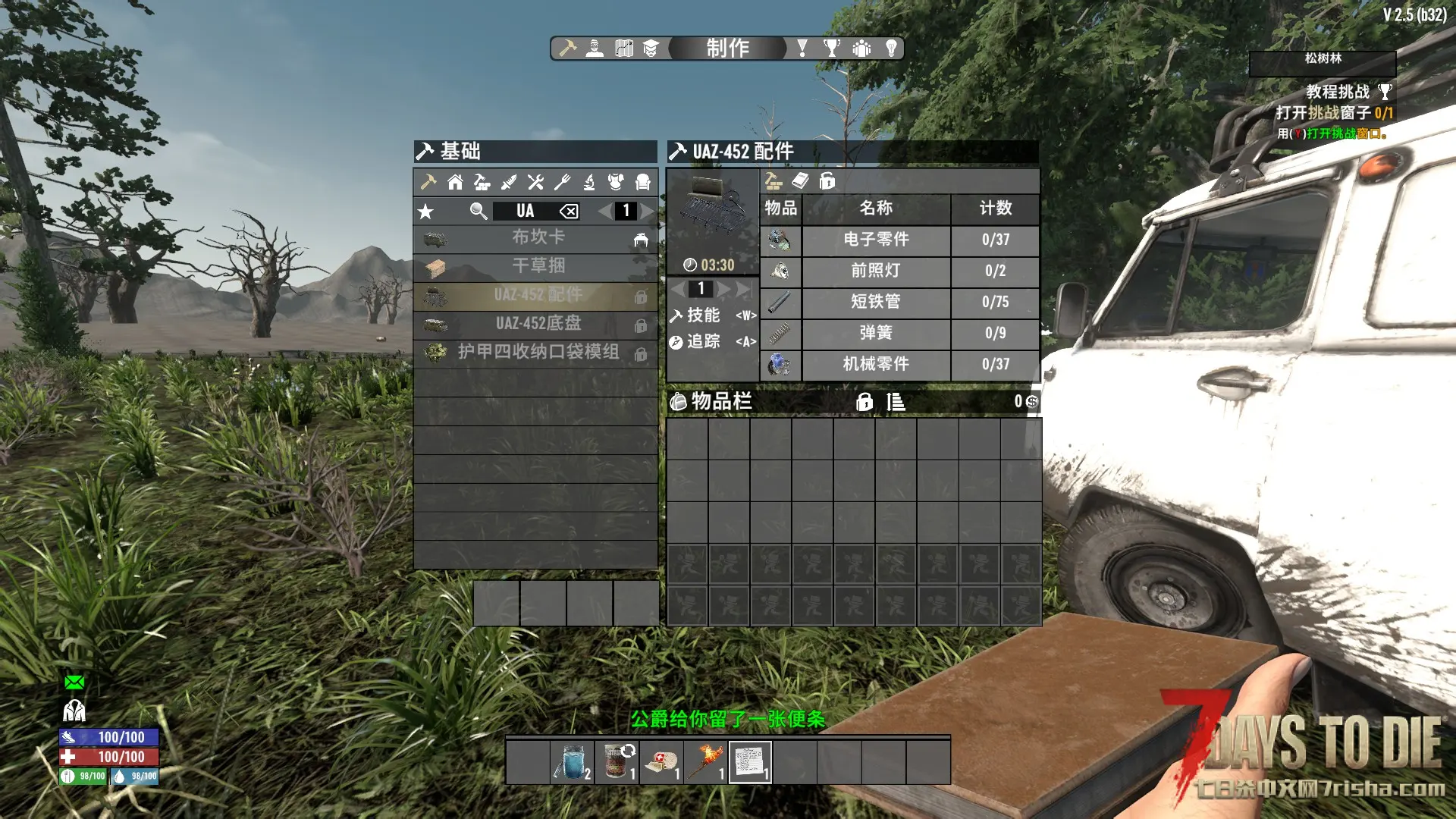Choose the torch hotbar slot
This screenshot has width=1456, height=819.
[x=706, y=761]
